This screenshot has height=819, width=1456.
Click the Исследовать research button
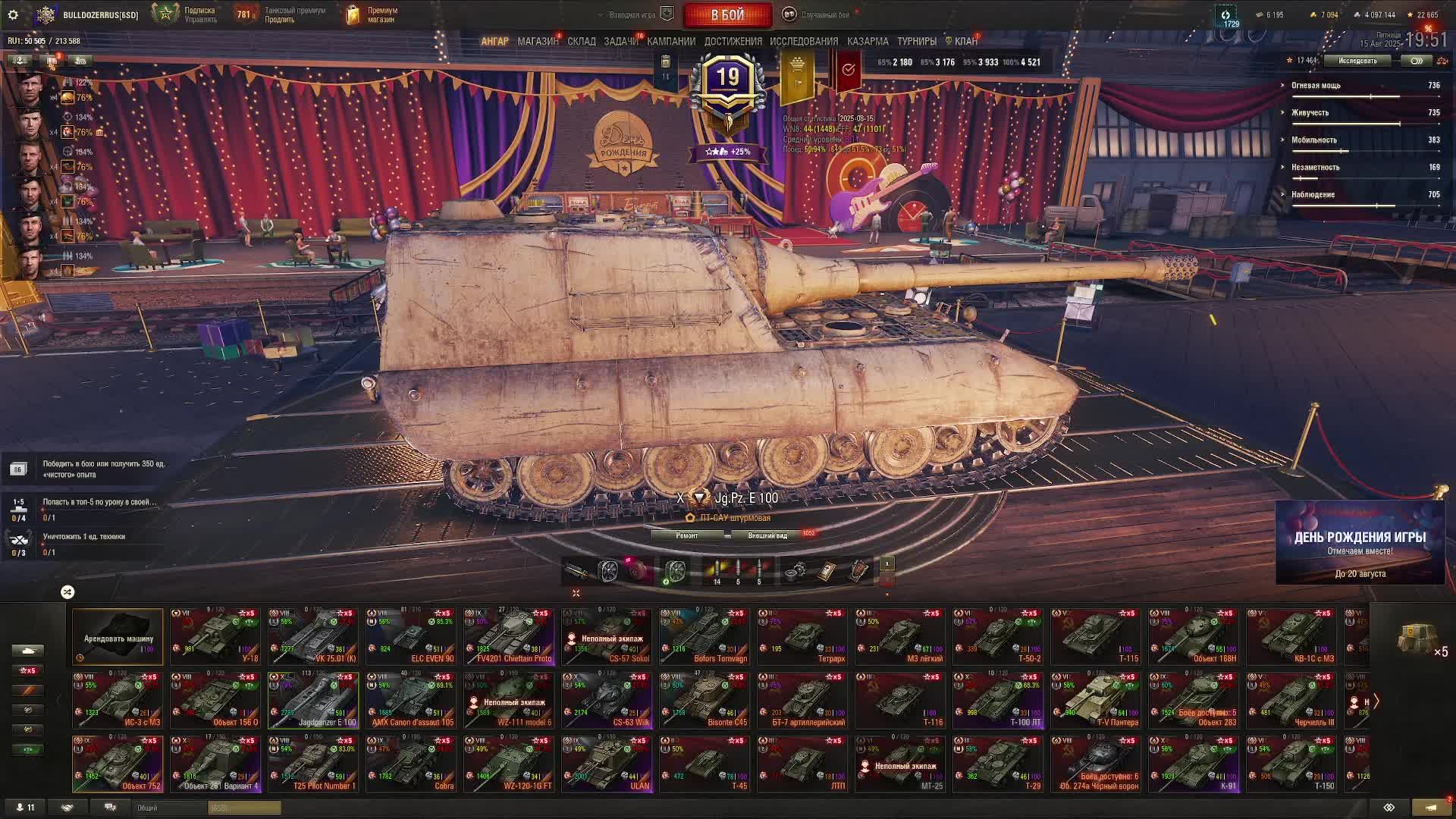click(x=1357, y=61)
